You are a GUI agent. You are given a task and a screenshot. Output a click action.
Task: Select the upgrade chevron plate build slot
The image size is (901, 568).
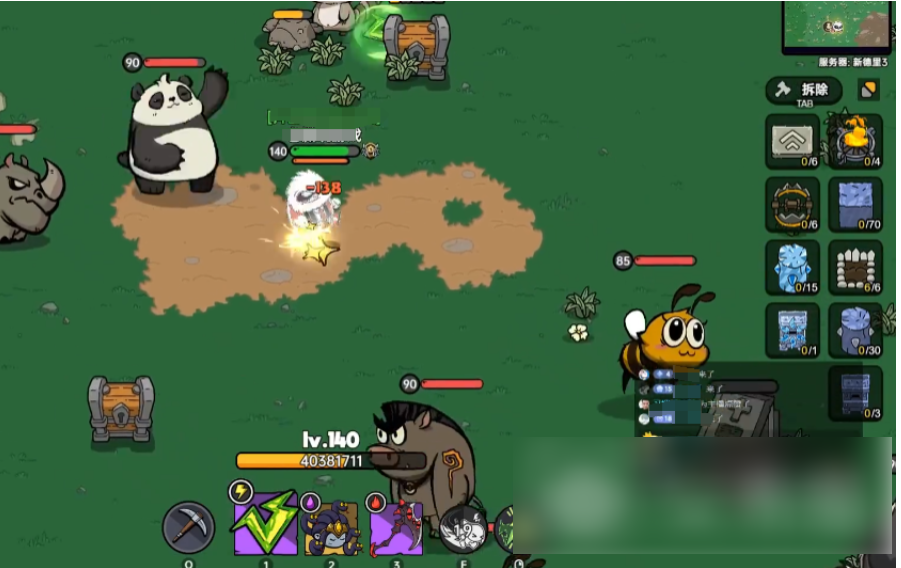tap(792, 141)
